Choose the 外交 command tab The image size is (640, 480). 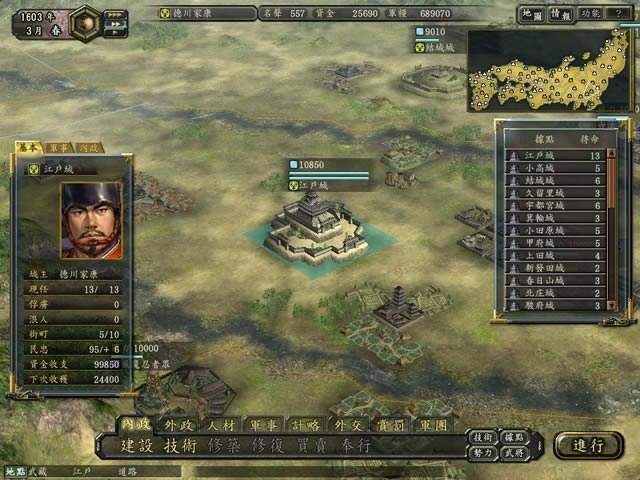348,425
